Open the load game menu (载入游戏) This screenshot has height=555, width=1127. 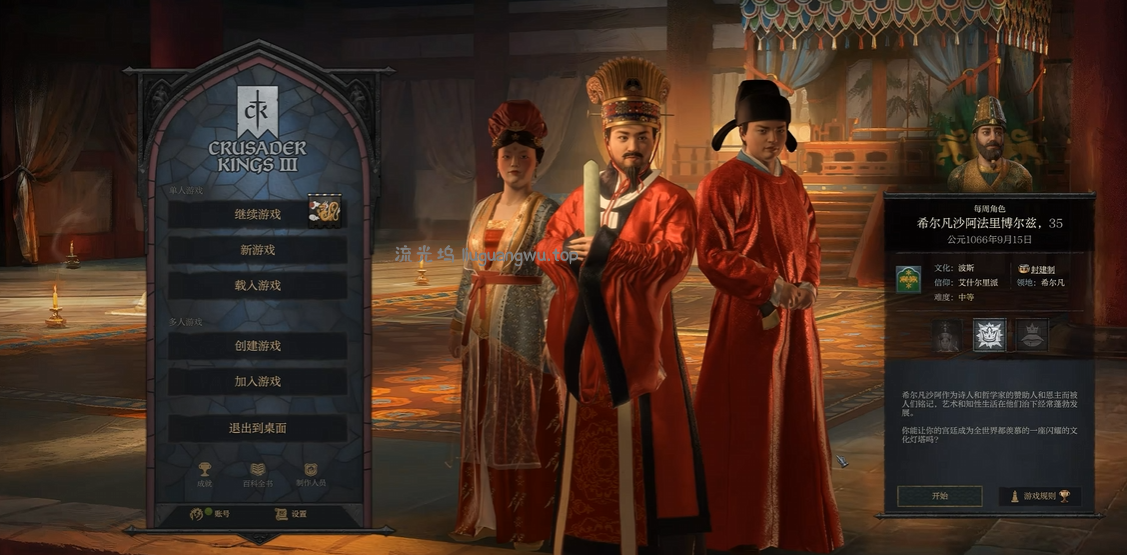pos(257,286)
